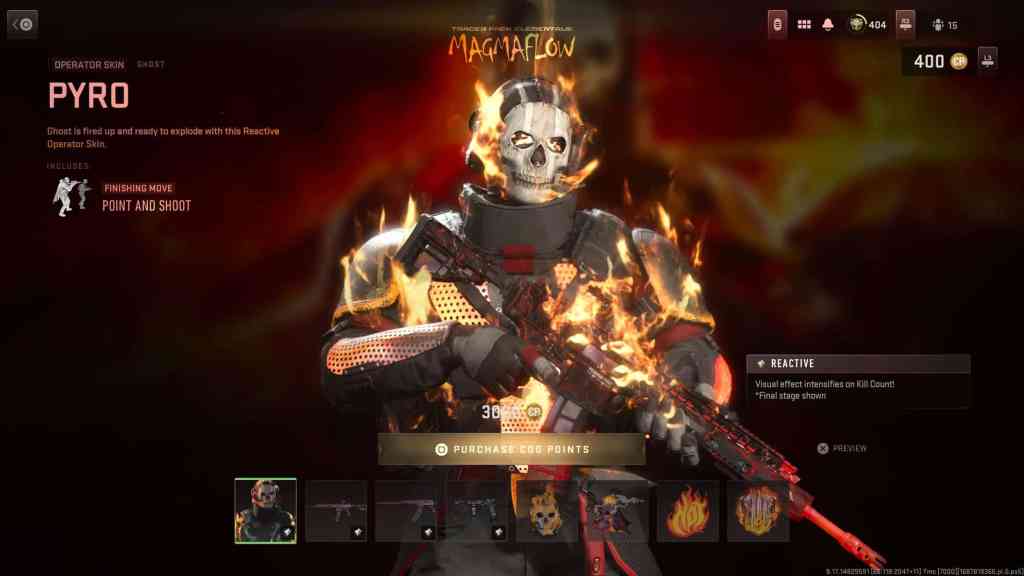The height and width of the screenshot is (576, 1024).
Task: Open the caped character sticker thumbnail
Action: point(616,510)
